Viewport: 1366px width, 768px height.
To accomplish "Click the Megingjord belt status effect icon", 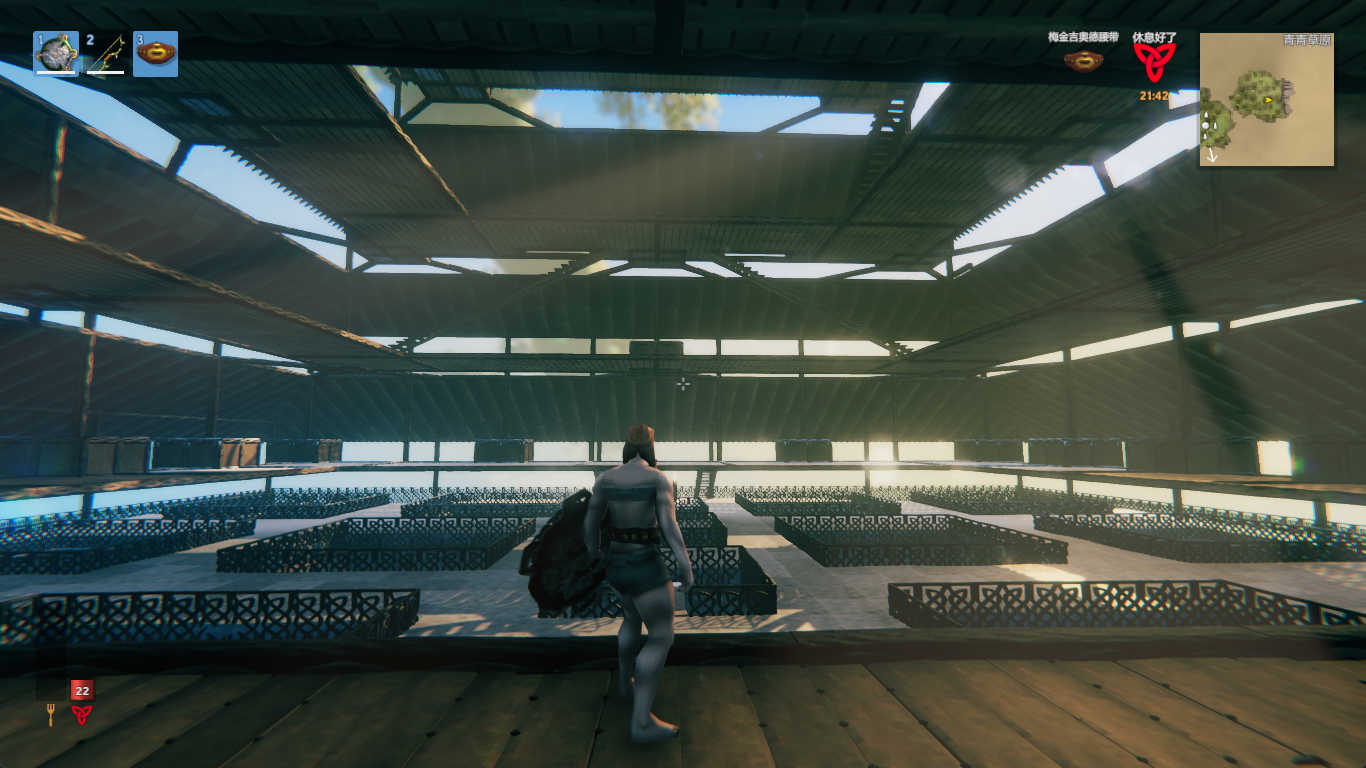I will tap(1082, 61).
